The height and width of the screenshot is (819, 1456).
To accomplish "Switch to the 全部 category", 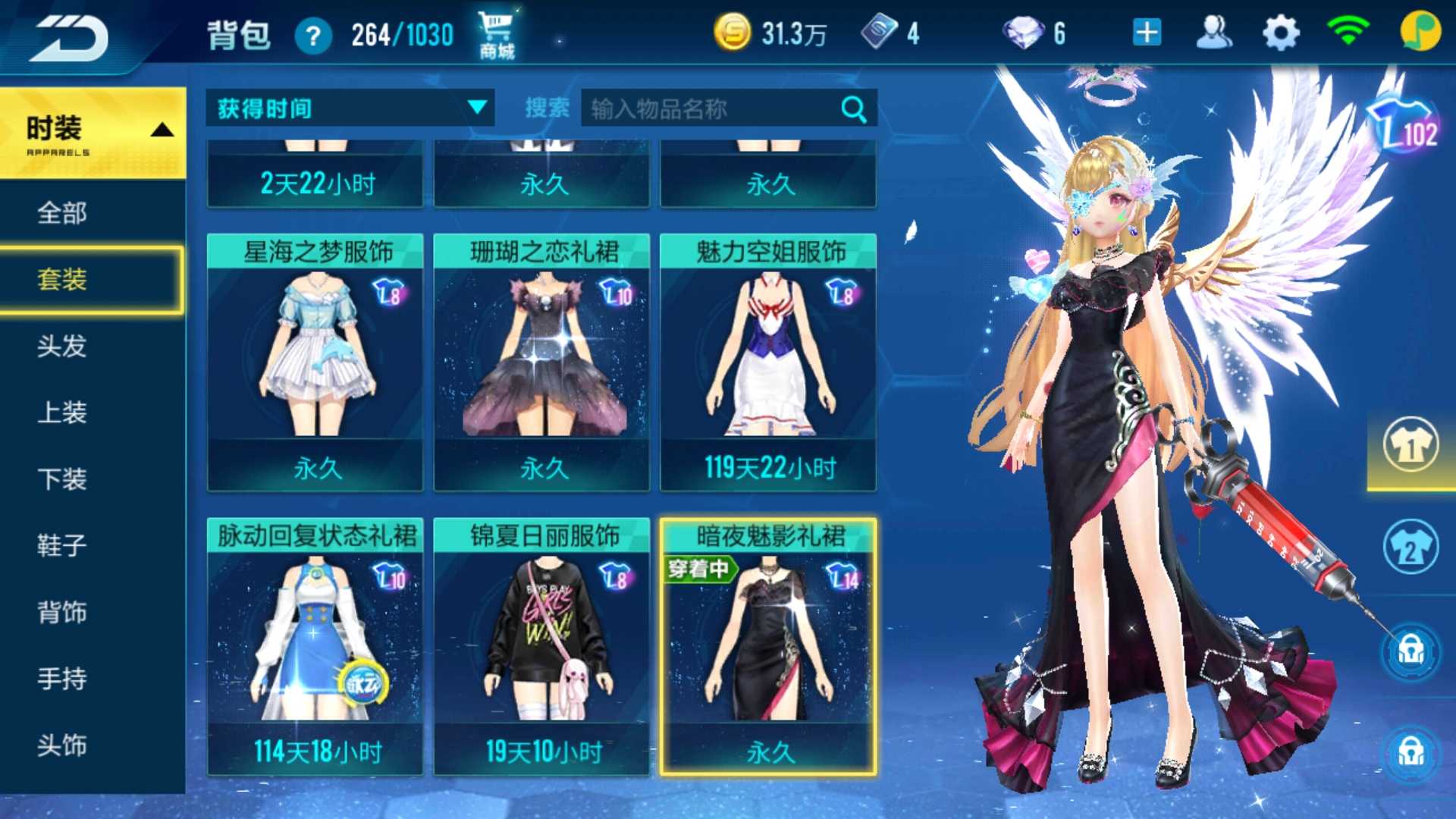I will pyautogui.click(x=62, y=213).
